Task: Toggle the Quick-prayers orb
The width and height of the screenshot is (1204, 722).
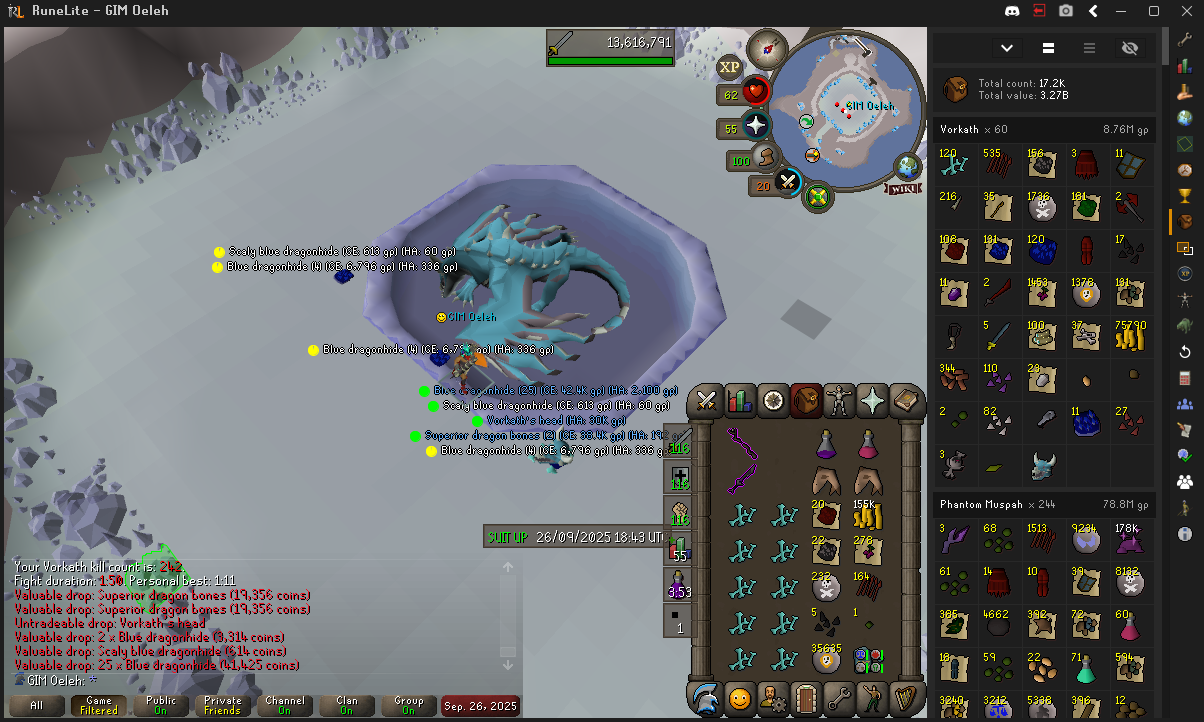Action: [757, 126]
